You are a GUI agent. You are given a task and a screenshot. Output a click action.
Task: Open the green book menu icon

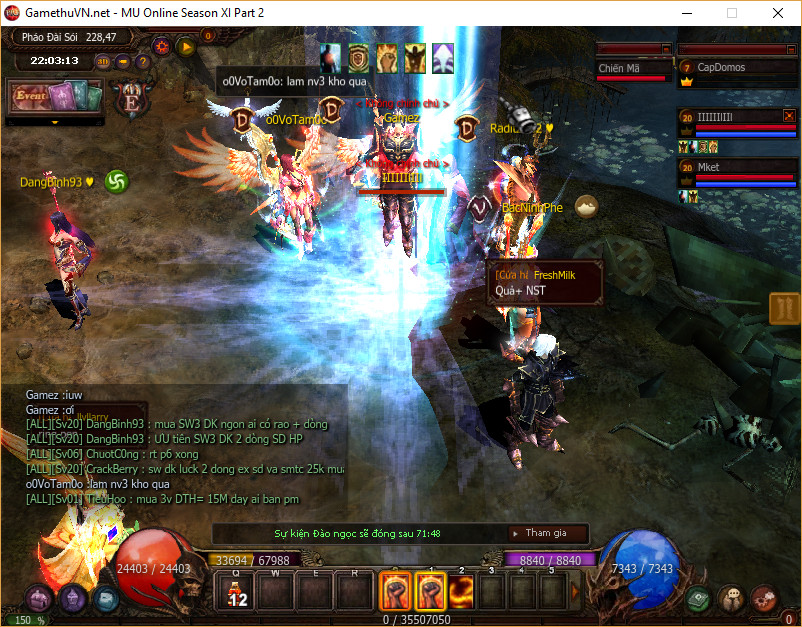(700, 598)
